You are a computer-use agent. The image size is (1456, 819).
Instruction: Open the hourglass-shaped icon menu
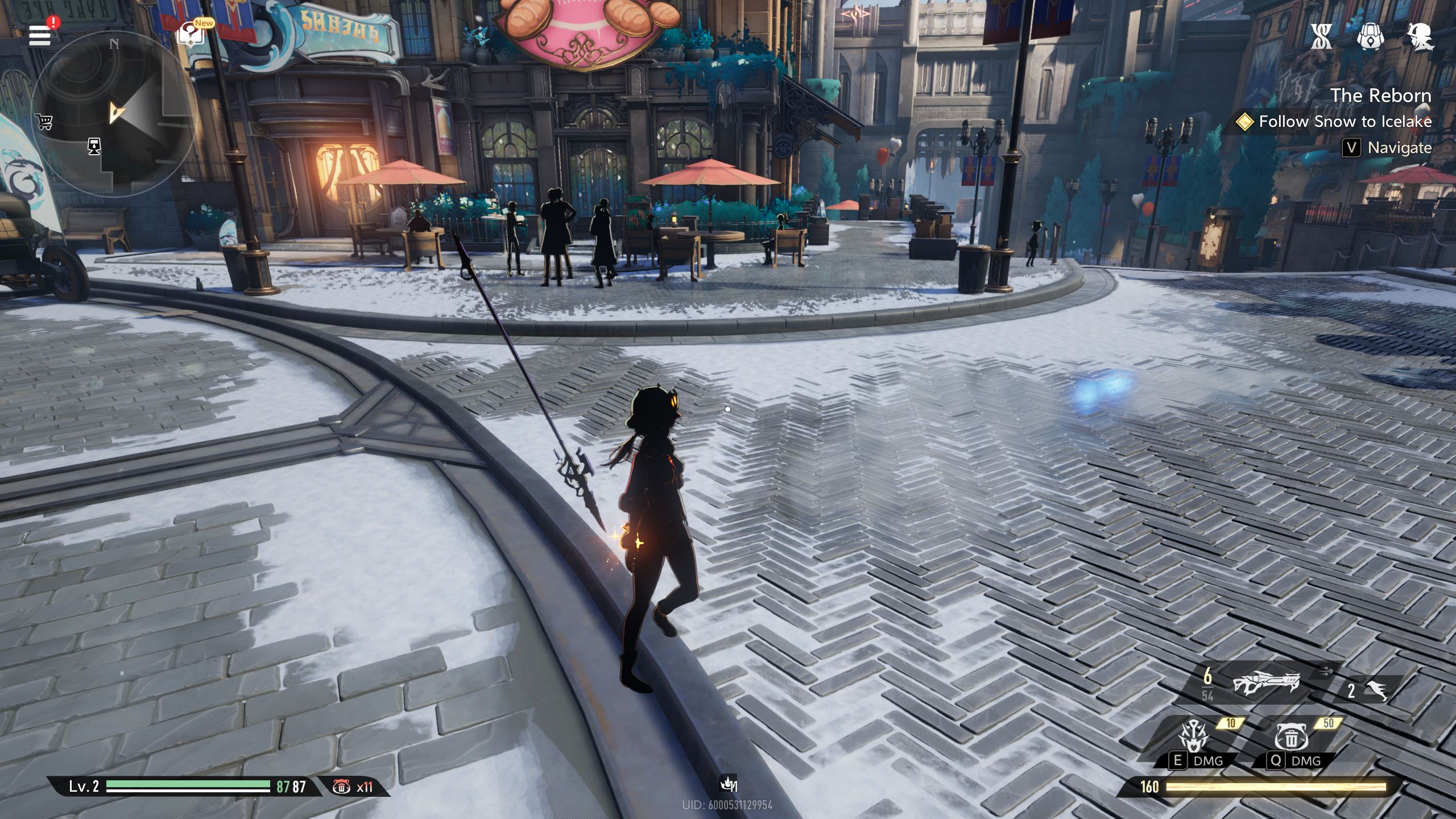[x=1321, y=37]
